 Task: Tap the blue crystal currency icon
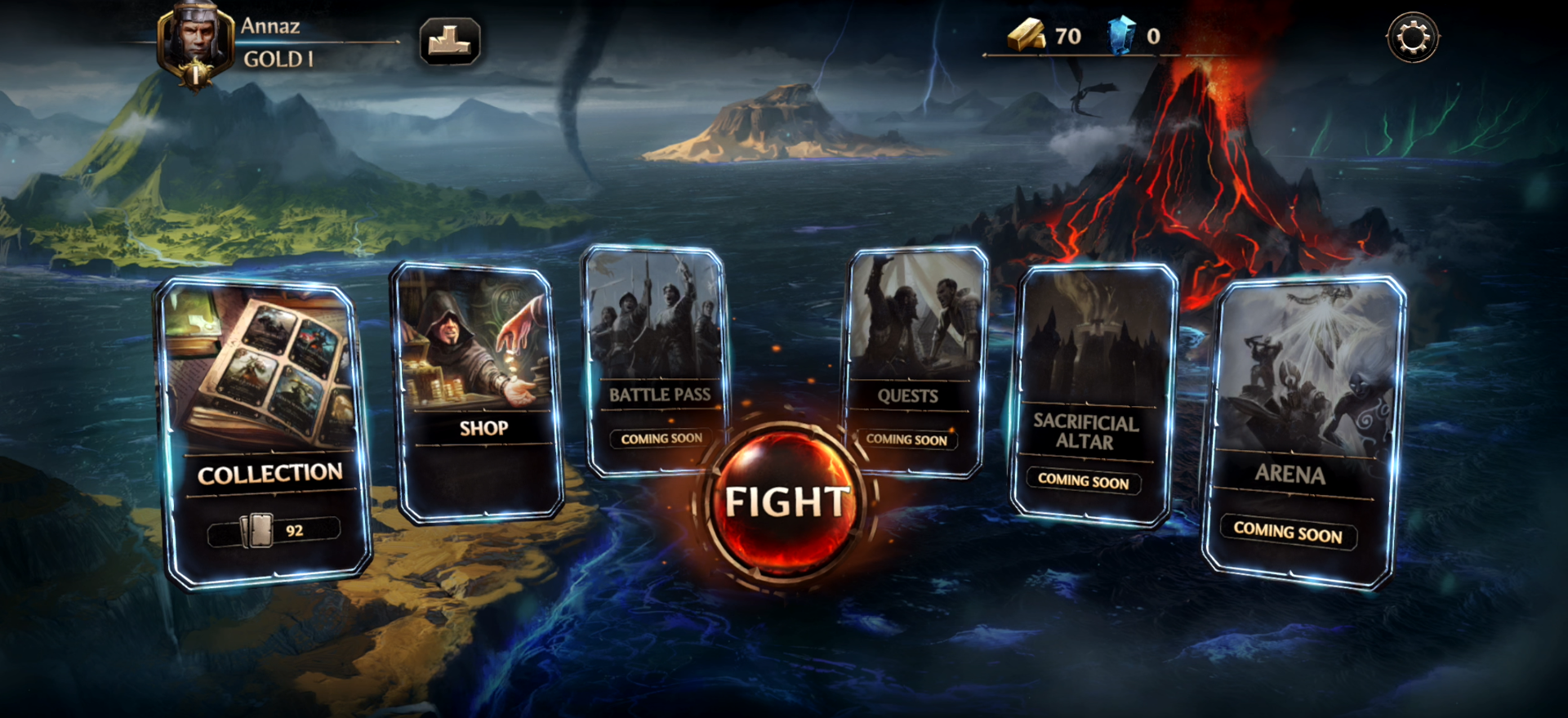1120,36
